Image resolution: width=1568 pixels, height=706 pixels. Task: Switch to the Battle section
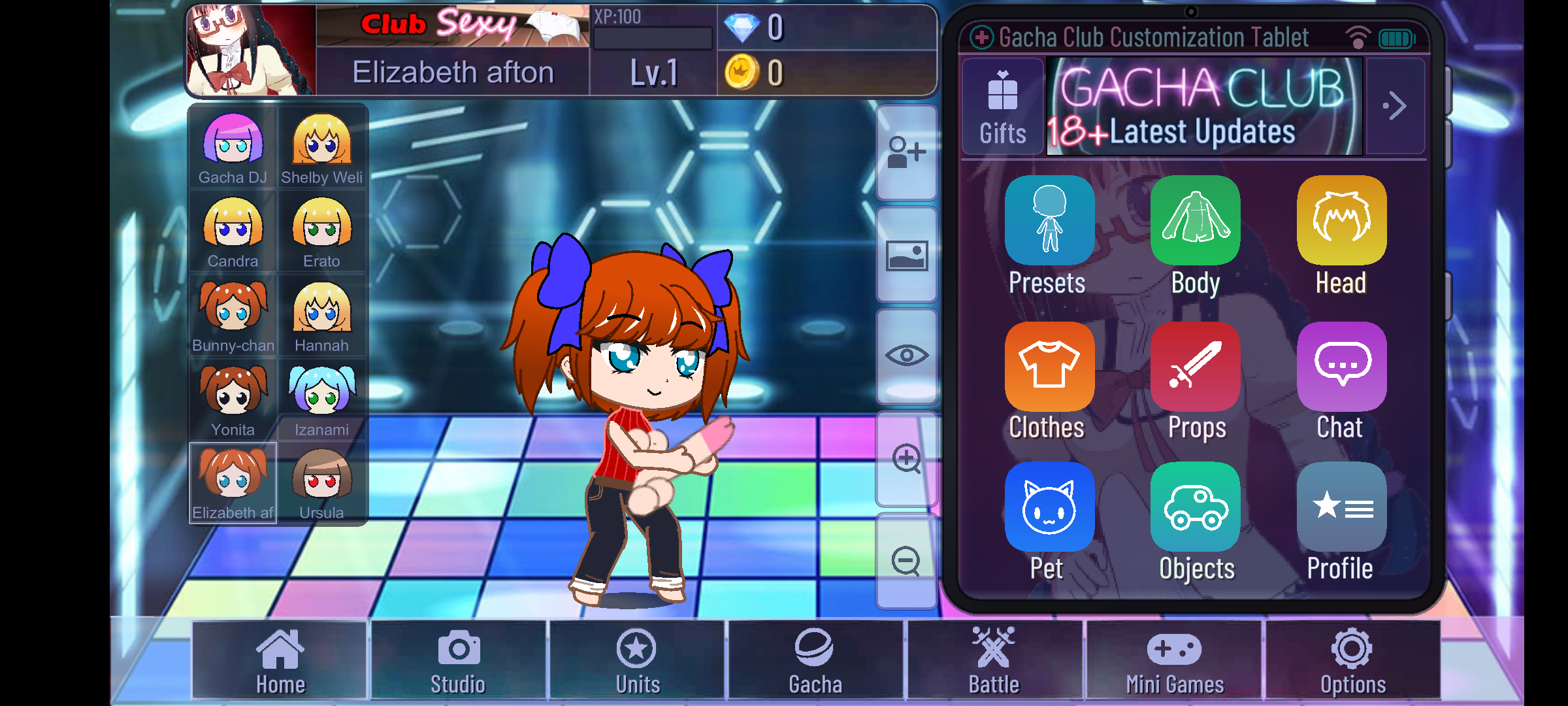(x=993, y=660)
